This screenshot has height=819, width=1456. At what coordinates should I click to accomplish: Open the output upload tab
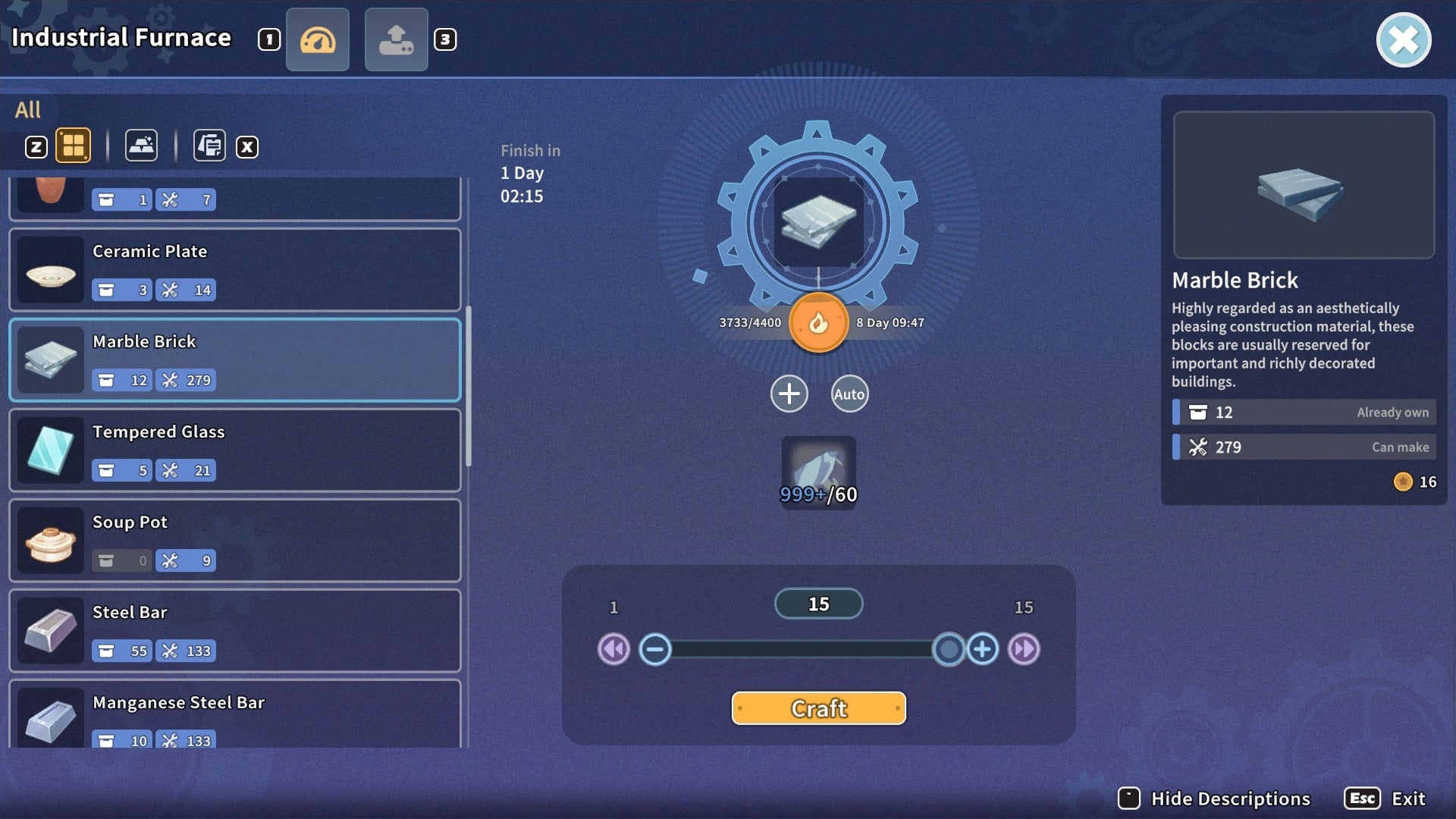[x=396, y=39]
